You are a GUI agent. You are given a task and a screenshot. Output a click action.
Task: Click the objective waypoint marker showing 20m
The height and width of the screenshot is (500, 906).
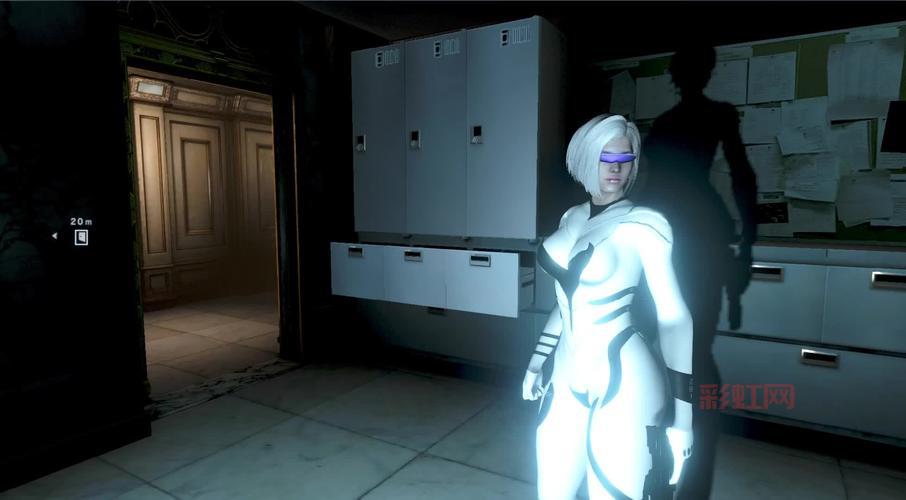(81, 237)
